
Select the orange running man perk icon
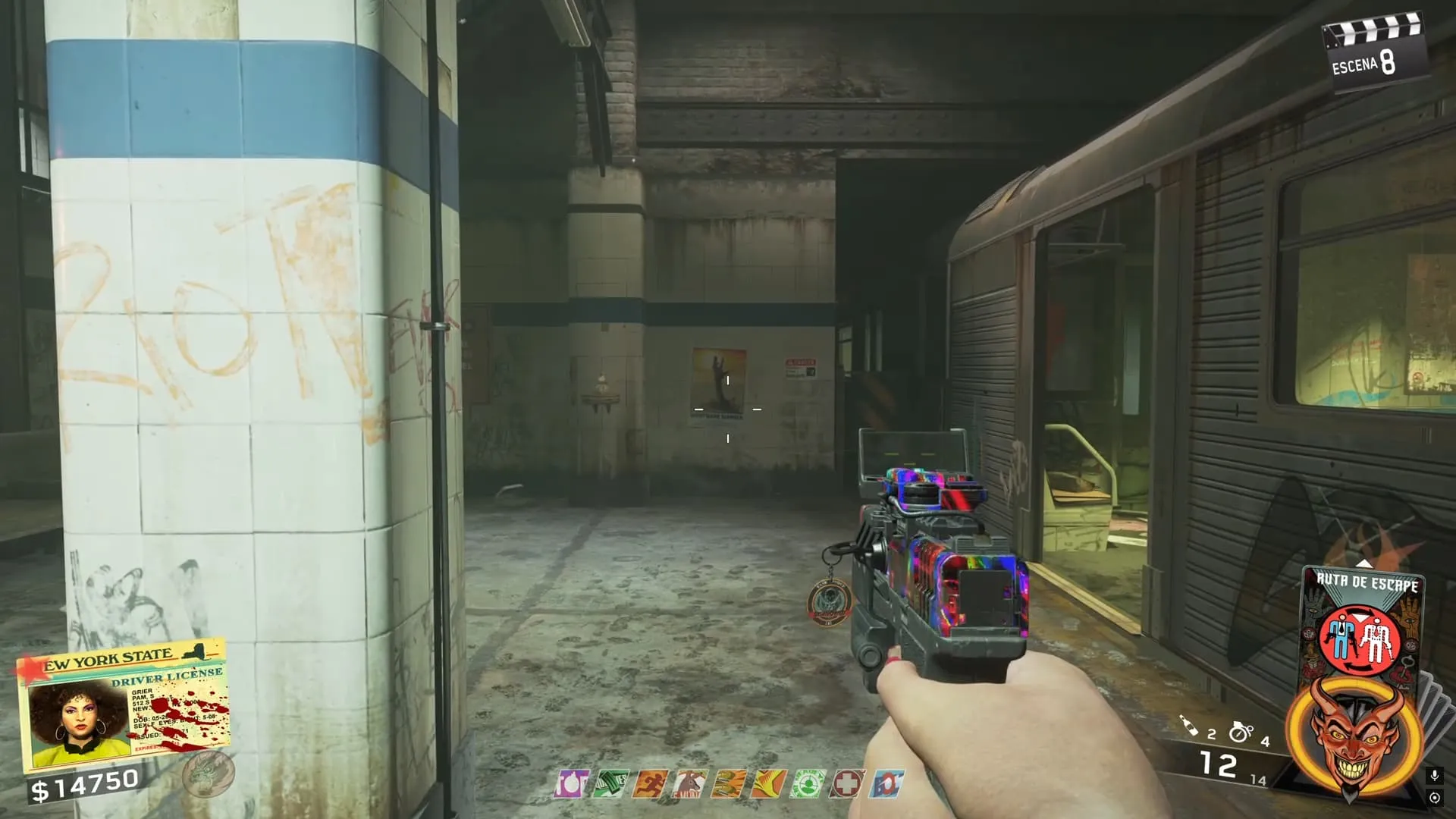(x=650, y=783)
